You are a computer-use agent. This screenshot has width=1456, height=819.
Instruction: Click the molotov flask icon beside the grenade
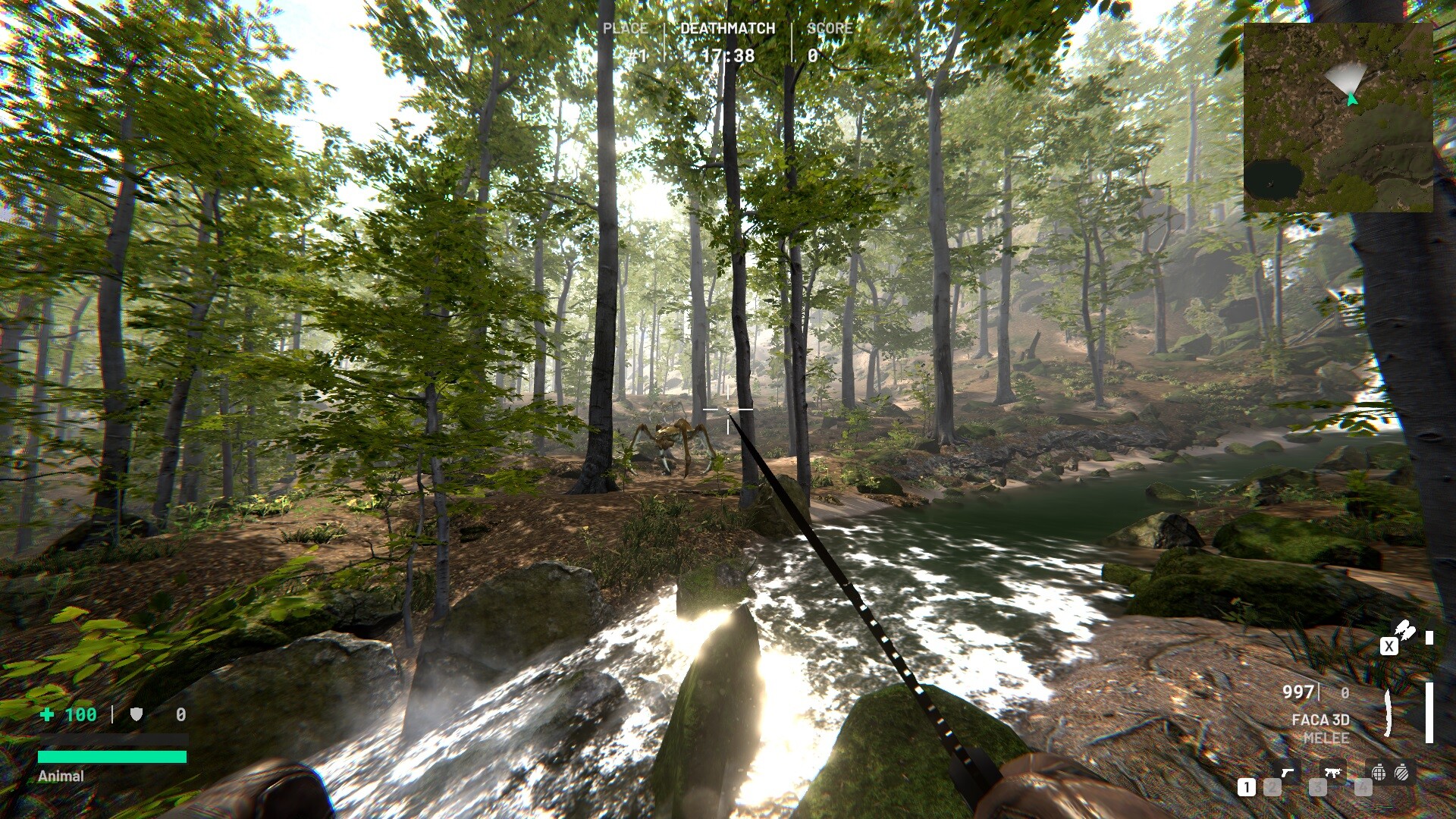[x=1401, y=773]
